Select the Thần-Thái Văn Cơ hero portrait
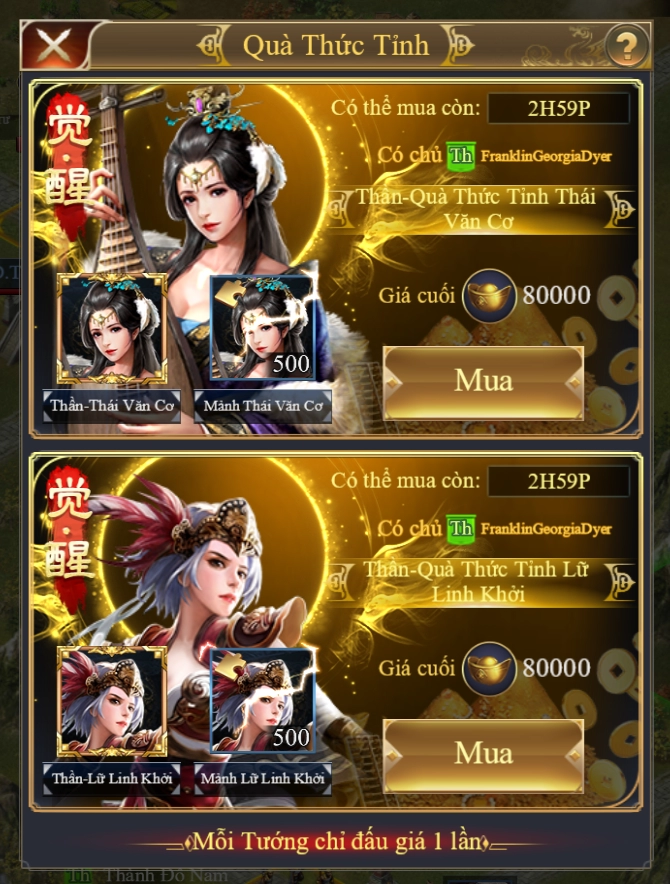 point(112,328)
